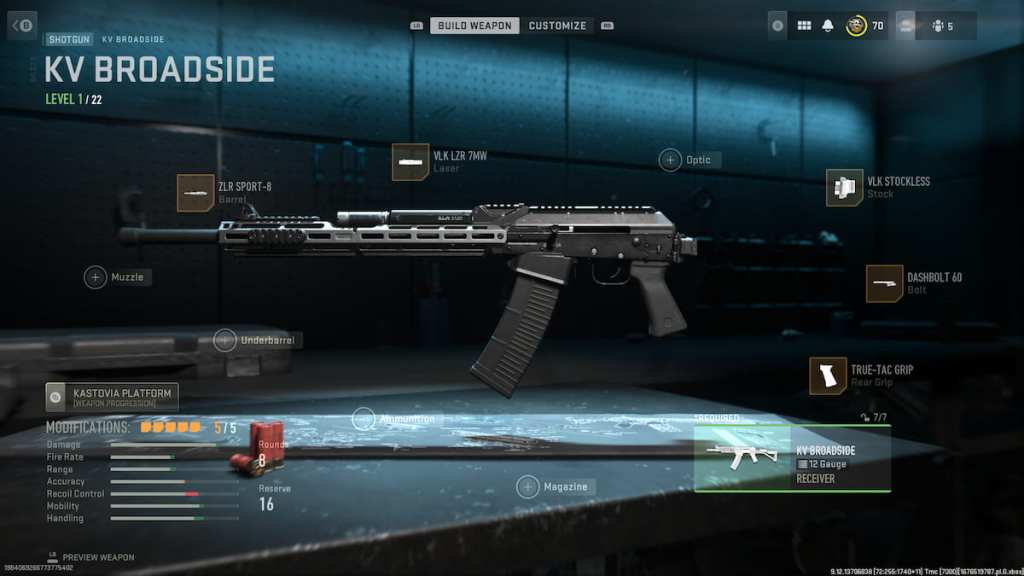Switch to the Customize tab
1024x576 pixels.
tap(558, 25)
